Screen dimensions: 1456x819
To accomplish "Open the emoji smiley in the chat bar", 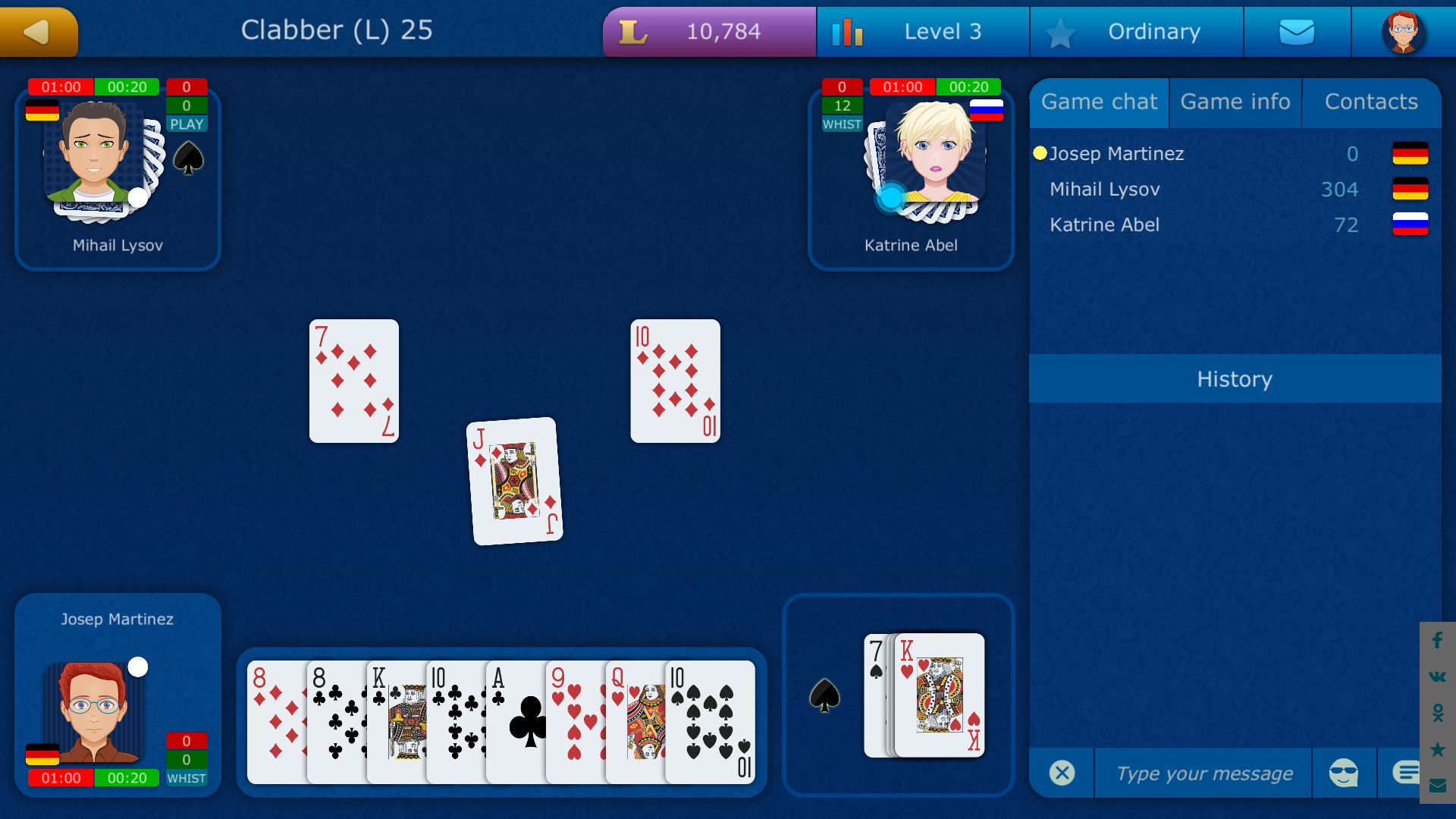I will click(1342, 773).
